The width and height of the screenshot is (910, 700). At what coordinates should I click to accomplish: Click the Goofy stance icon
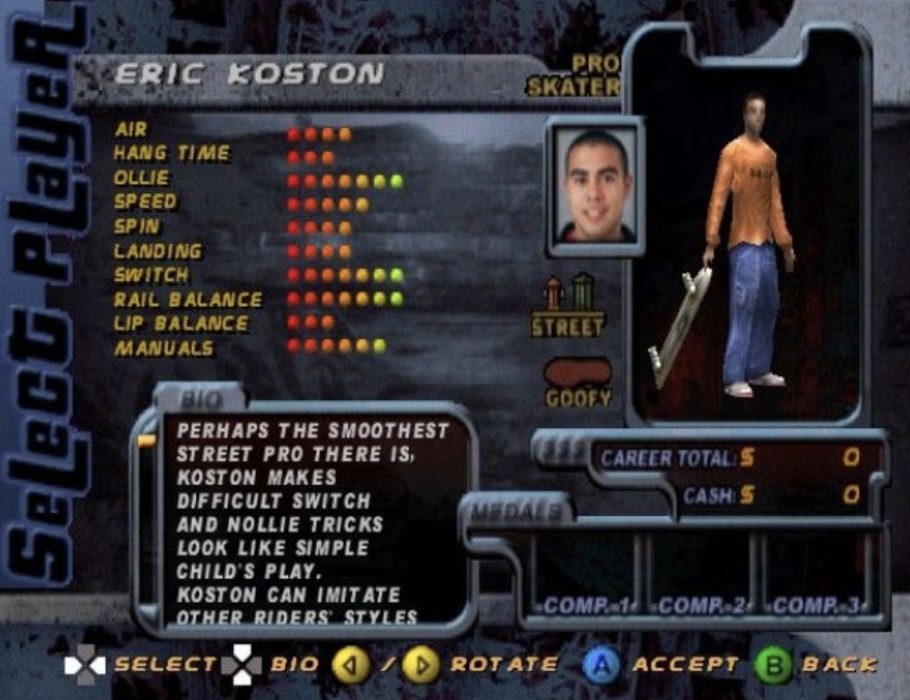(x=577, y=381)
